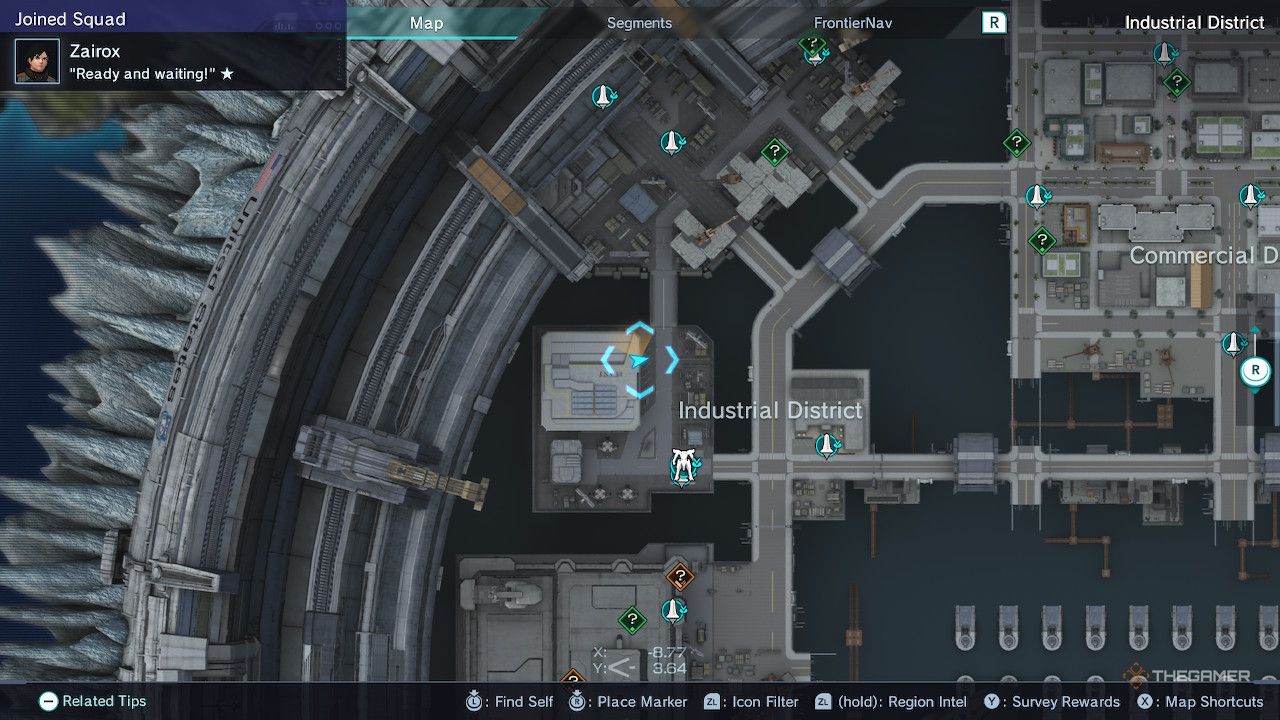
Task: Select the Map tab
Action: [427, 23]
